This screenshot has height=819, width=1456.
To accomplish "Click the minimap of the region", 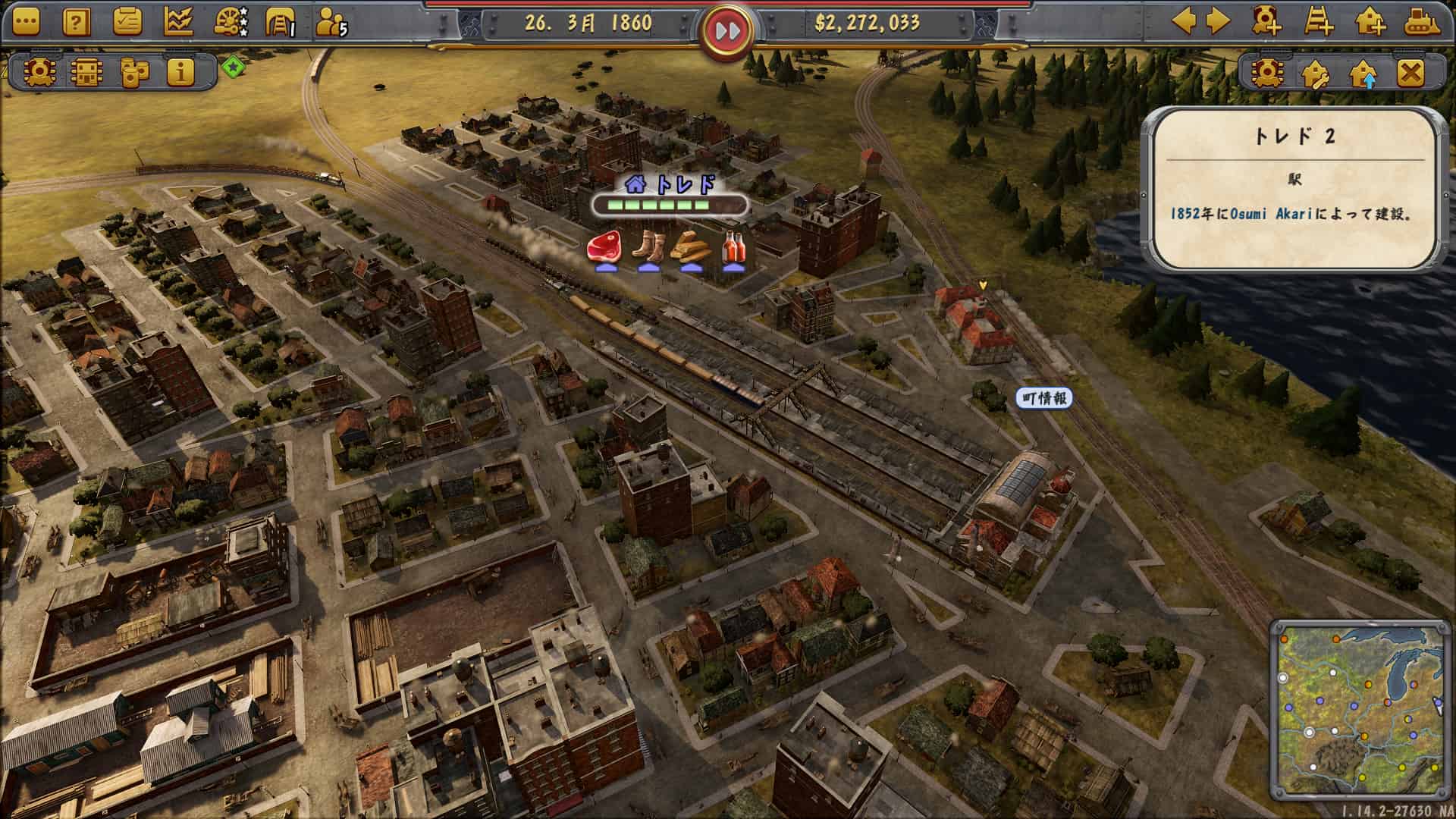I will [x=1360, y=709].
